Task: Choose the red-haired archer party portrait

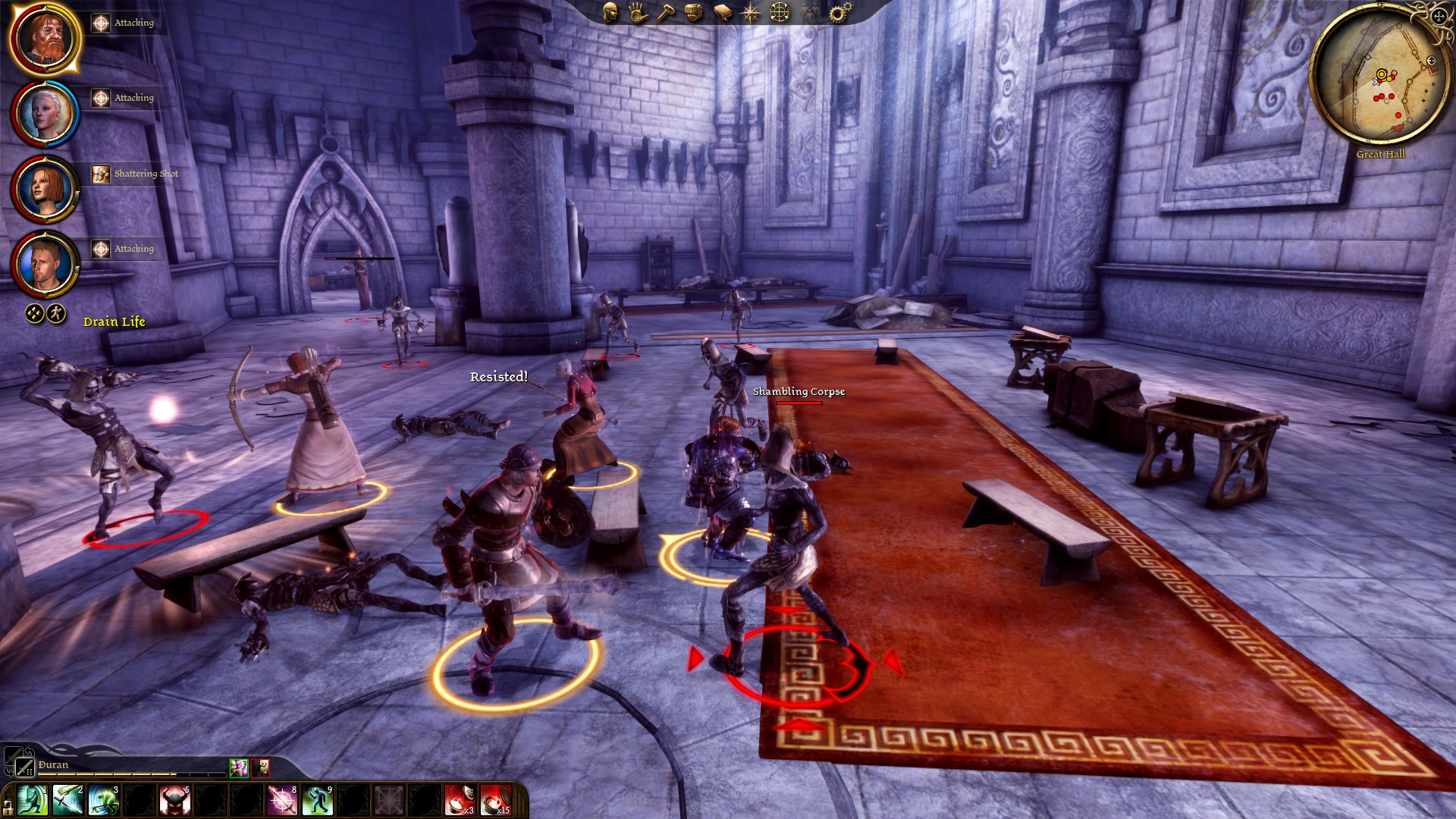Action: pyautogui.click(x=45, y=190)
